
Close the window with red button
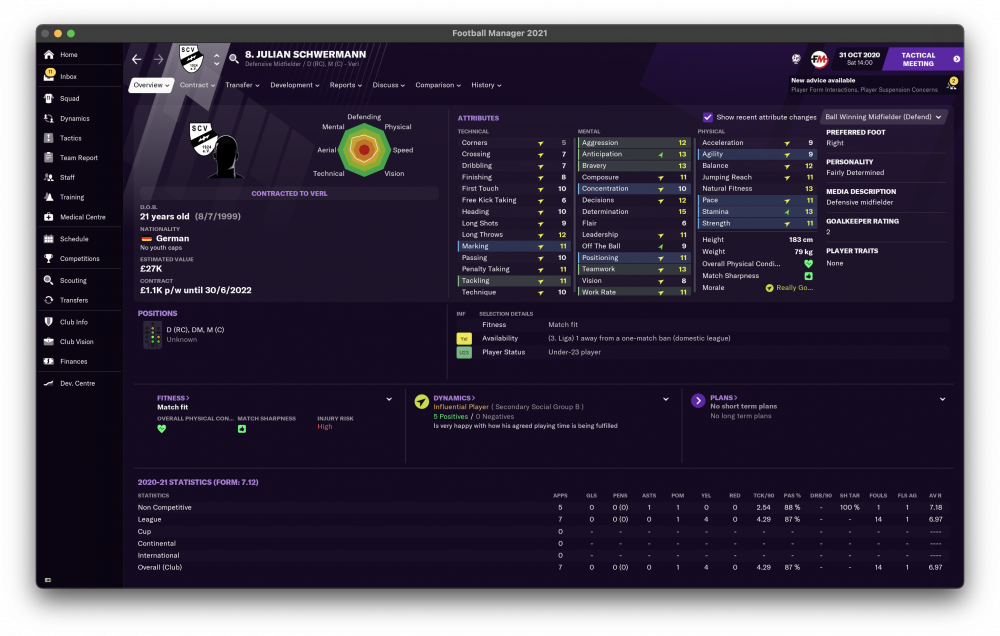45,33
